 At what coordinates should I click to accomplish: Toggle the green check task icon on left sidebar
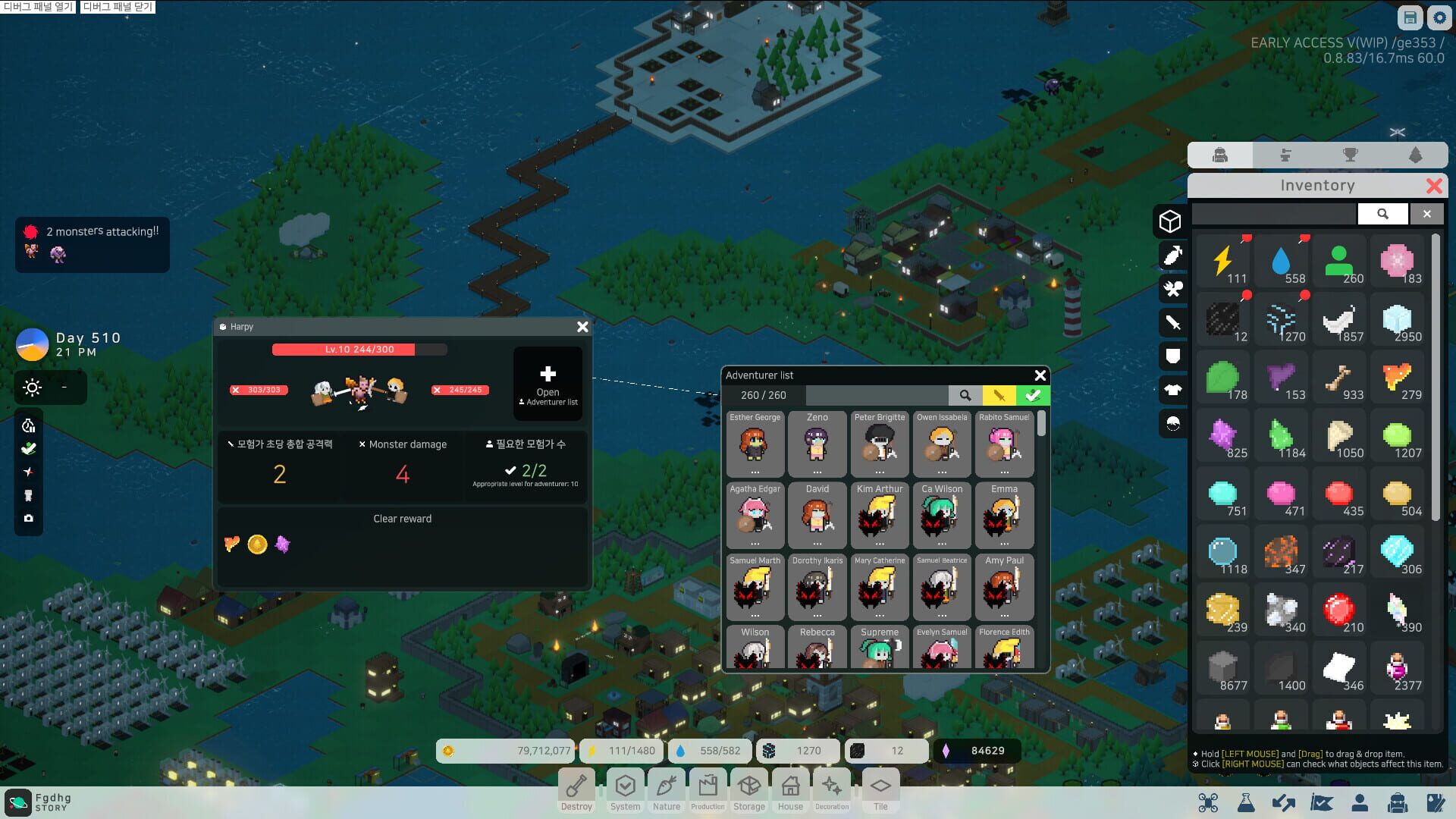29,448
